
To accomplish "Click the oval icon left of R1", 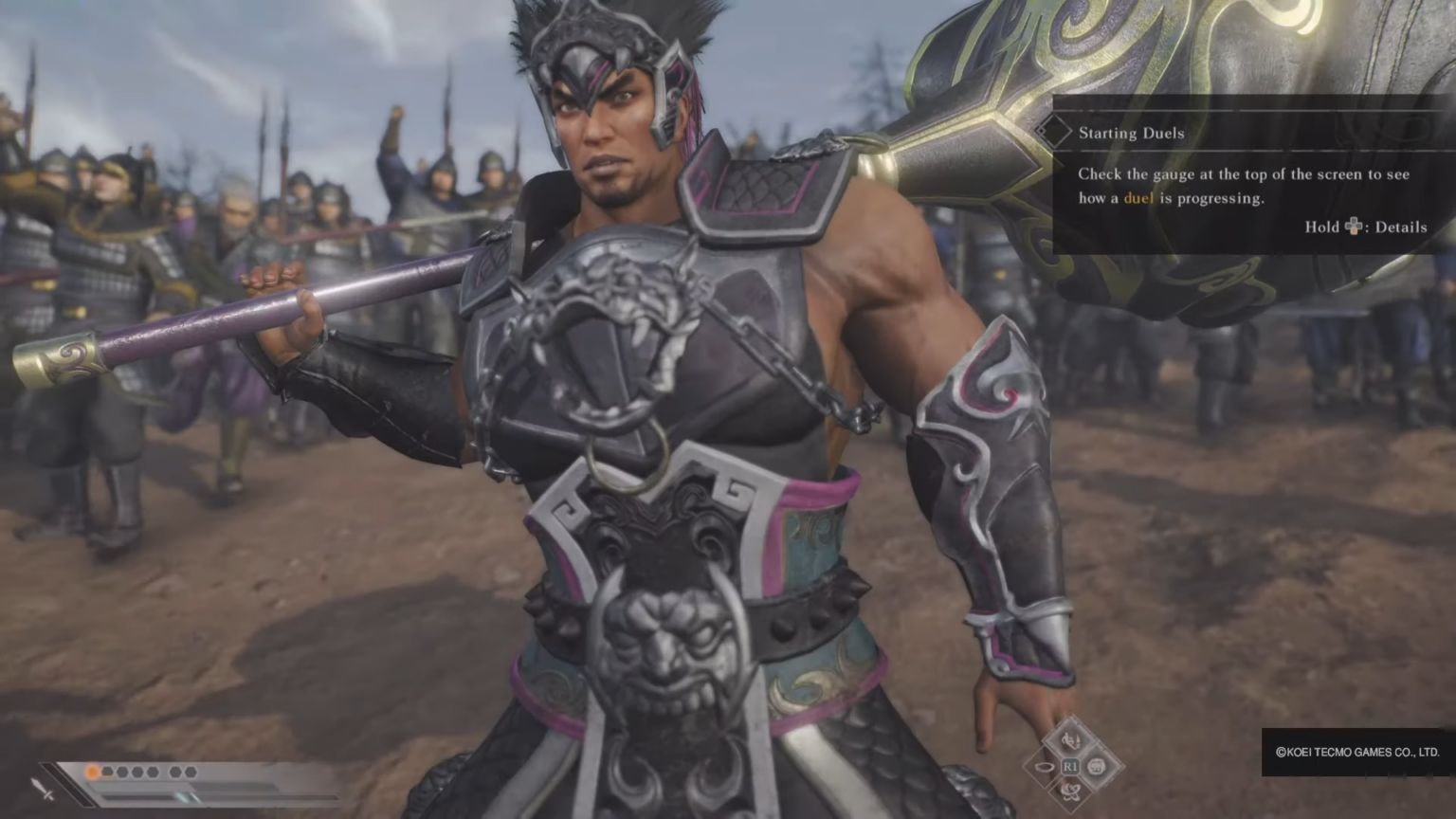I will [1043, 765].
